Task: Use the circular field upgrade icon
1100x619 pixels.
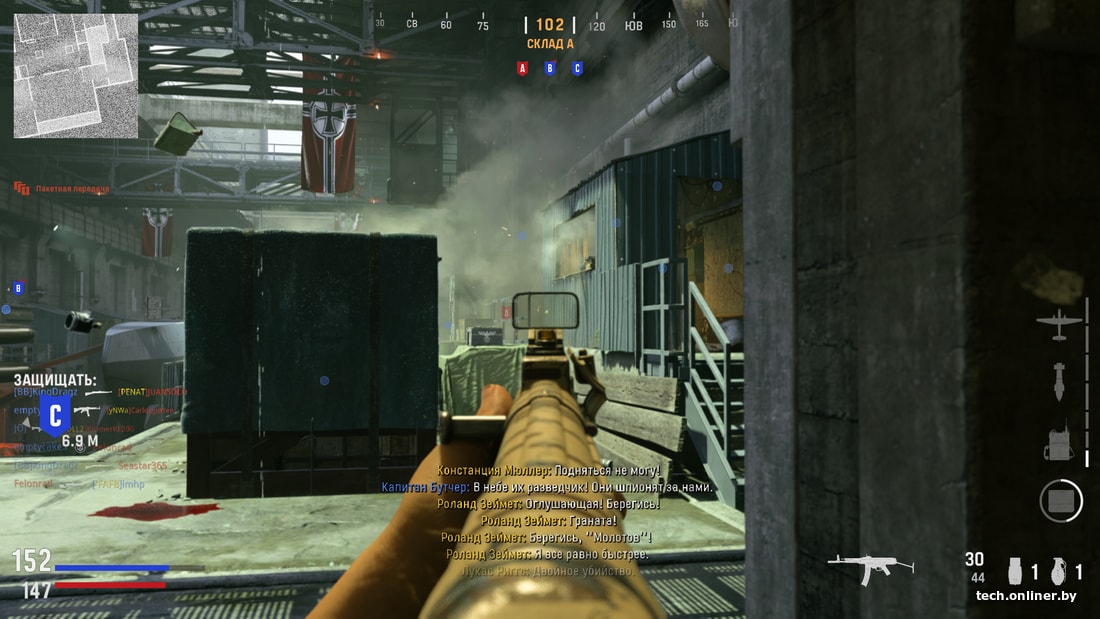Action: 1061,500
